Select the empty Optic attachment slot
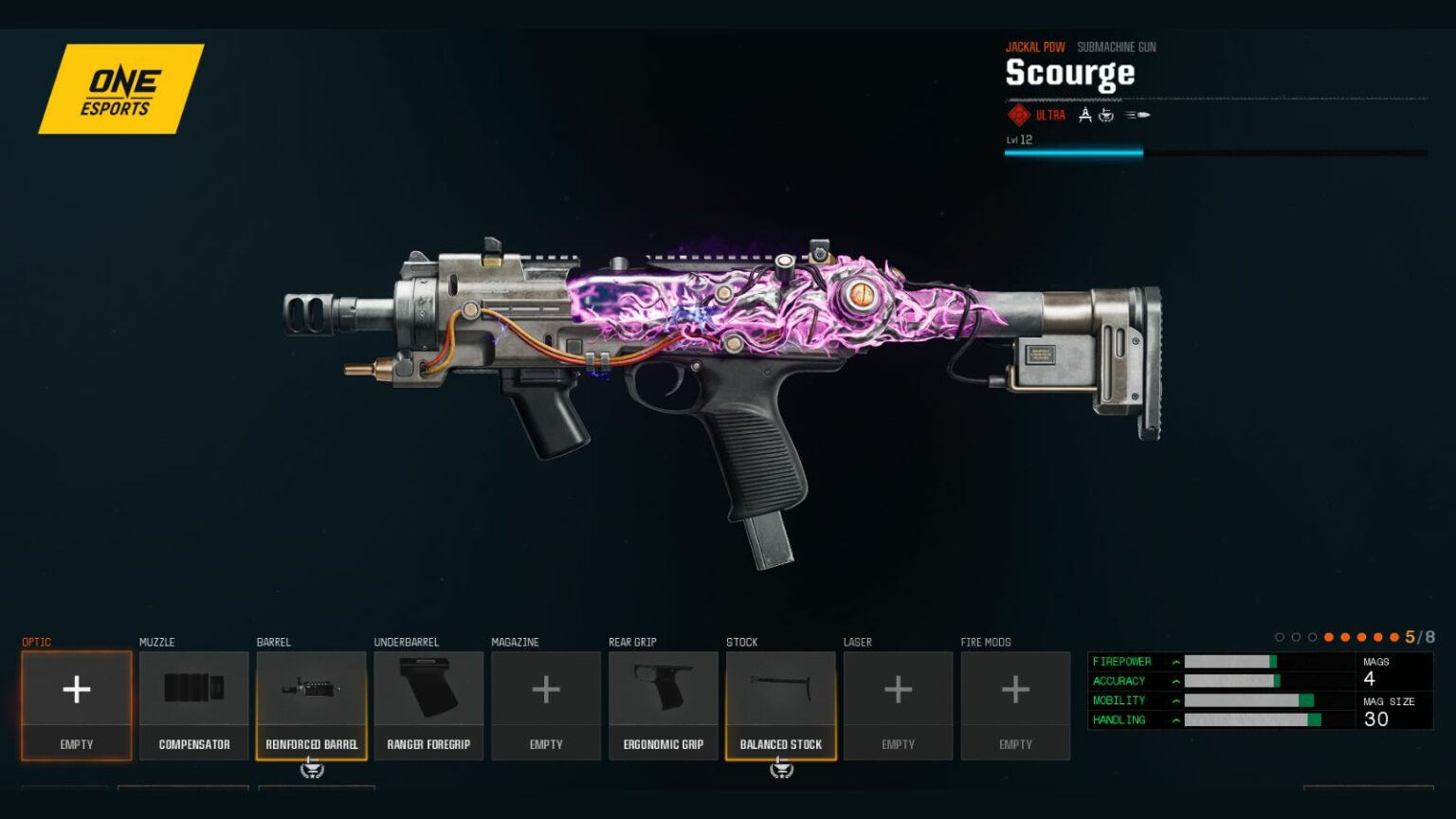The image size is (1456, 819). pyautogui.click(x=77, y=704)
